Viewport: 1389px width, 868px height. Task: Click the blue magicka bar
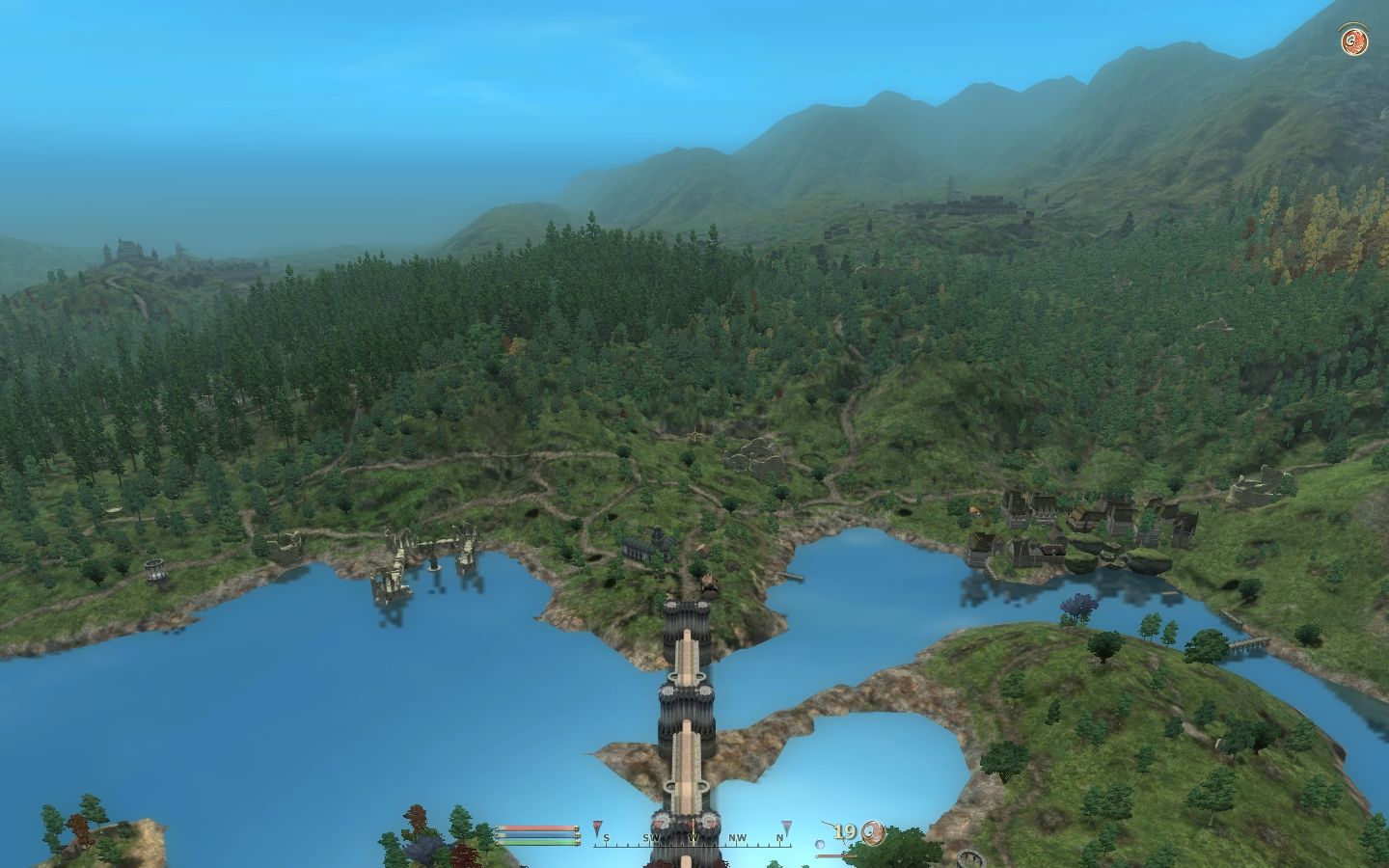534,835
